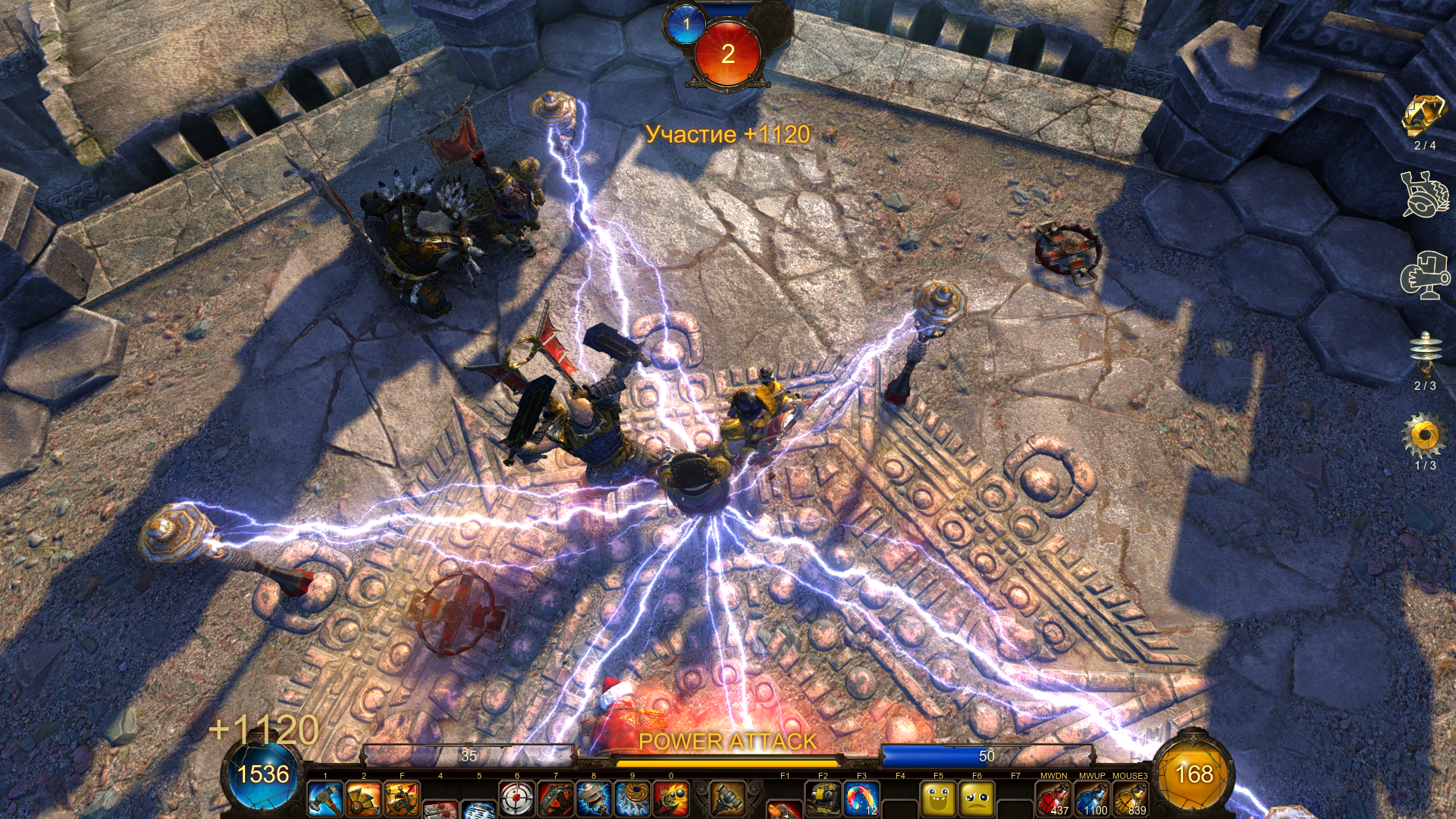Deploy the lightning coil tower in slot 8
This screenshot has height=819, width=1456.
point(594,799)
